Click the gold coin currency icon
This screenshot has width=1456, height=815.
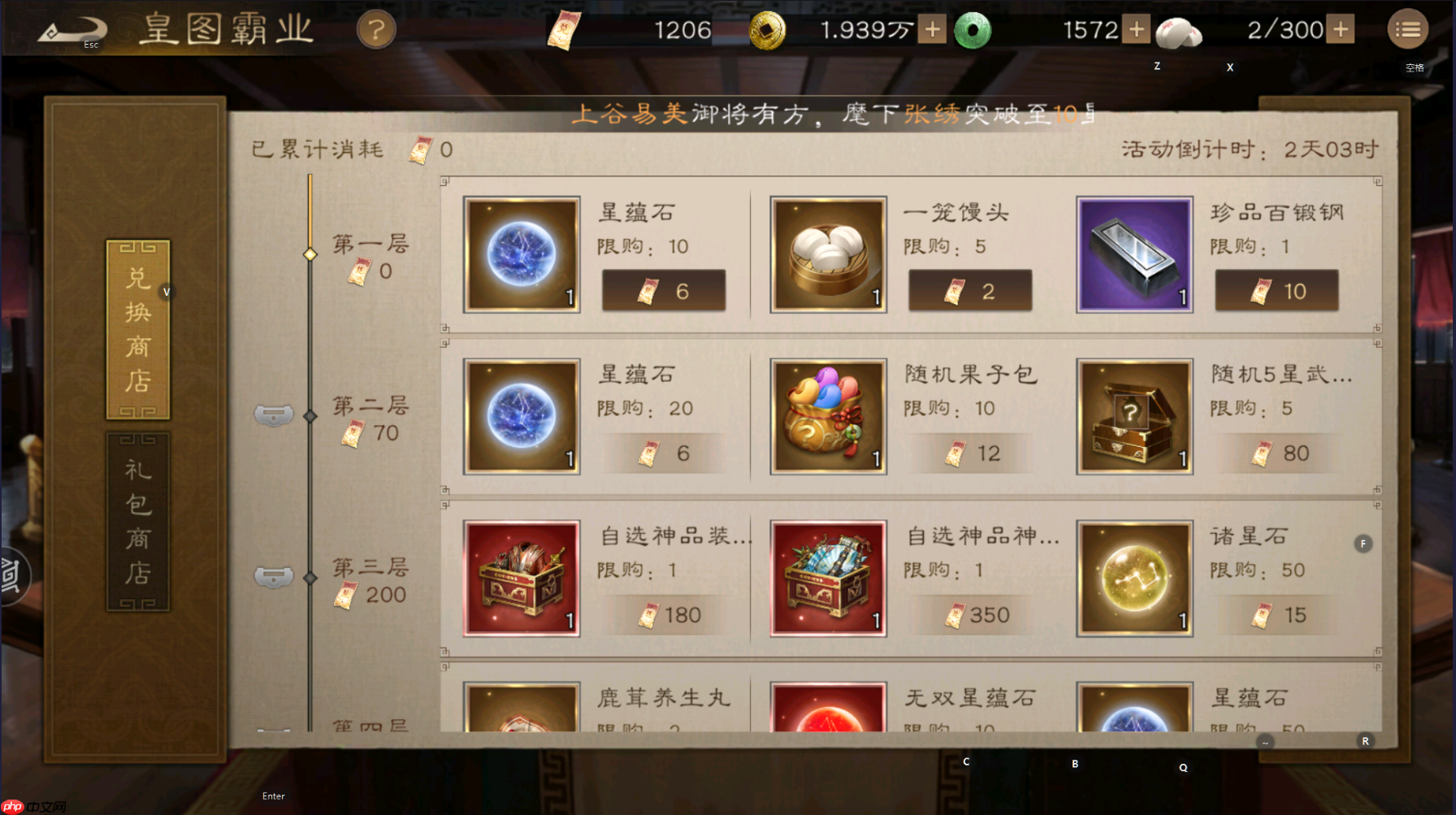click(770, 30)
